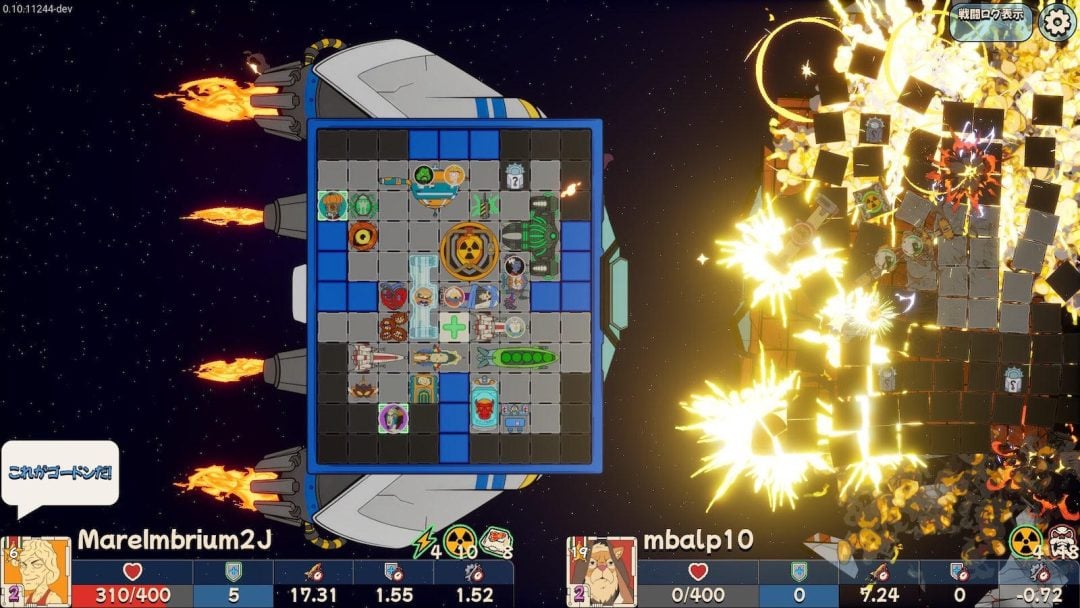Image resolution: width=1080 pixels, height=608 pixels.
Task: Select the radiation reactor tile on the ship
Action: pyautogui.click(x=469, y=251)
